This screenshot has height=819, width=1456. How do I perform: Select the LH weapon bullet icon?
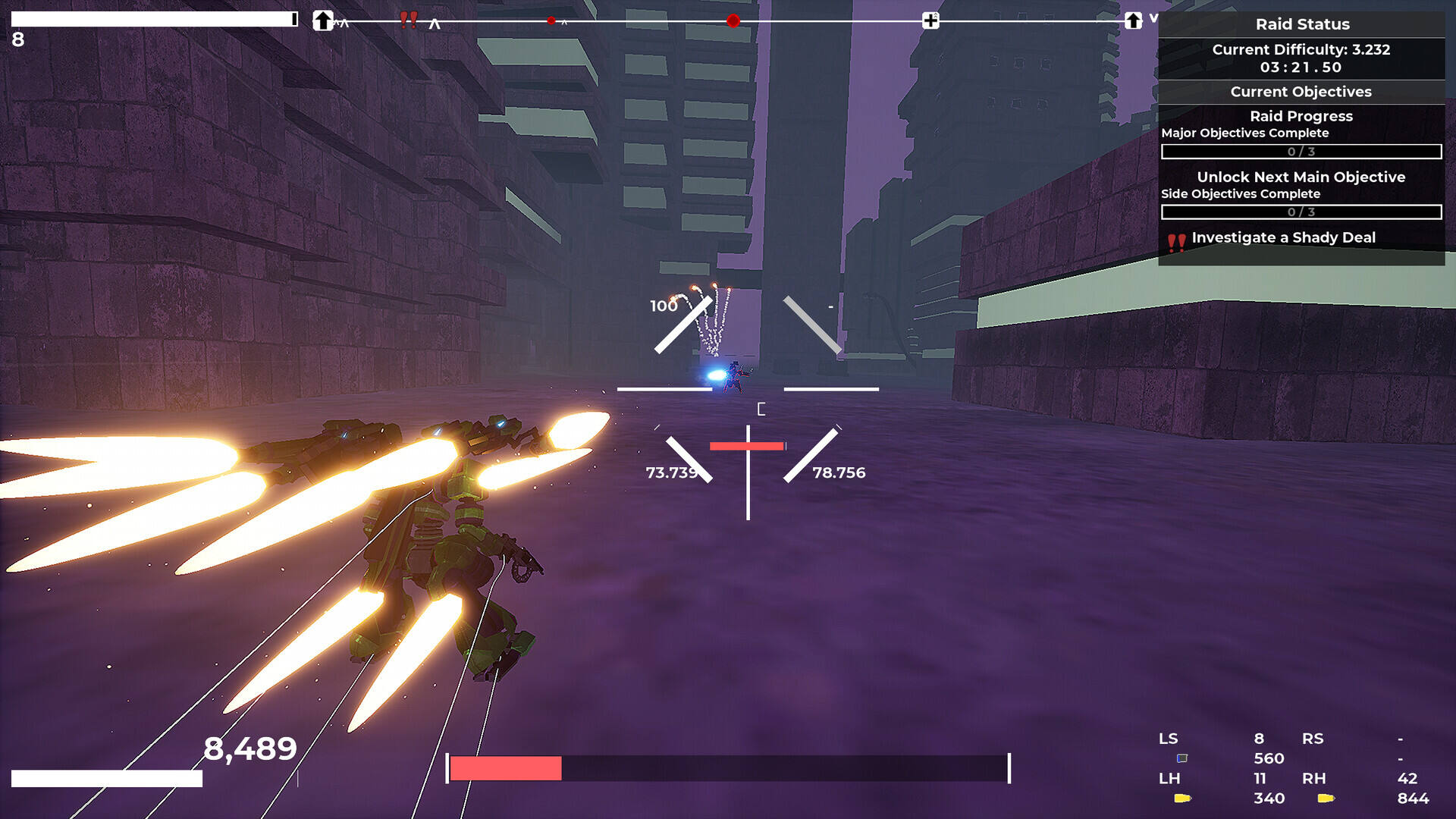click(x=1182, y=798)
